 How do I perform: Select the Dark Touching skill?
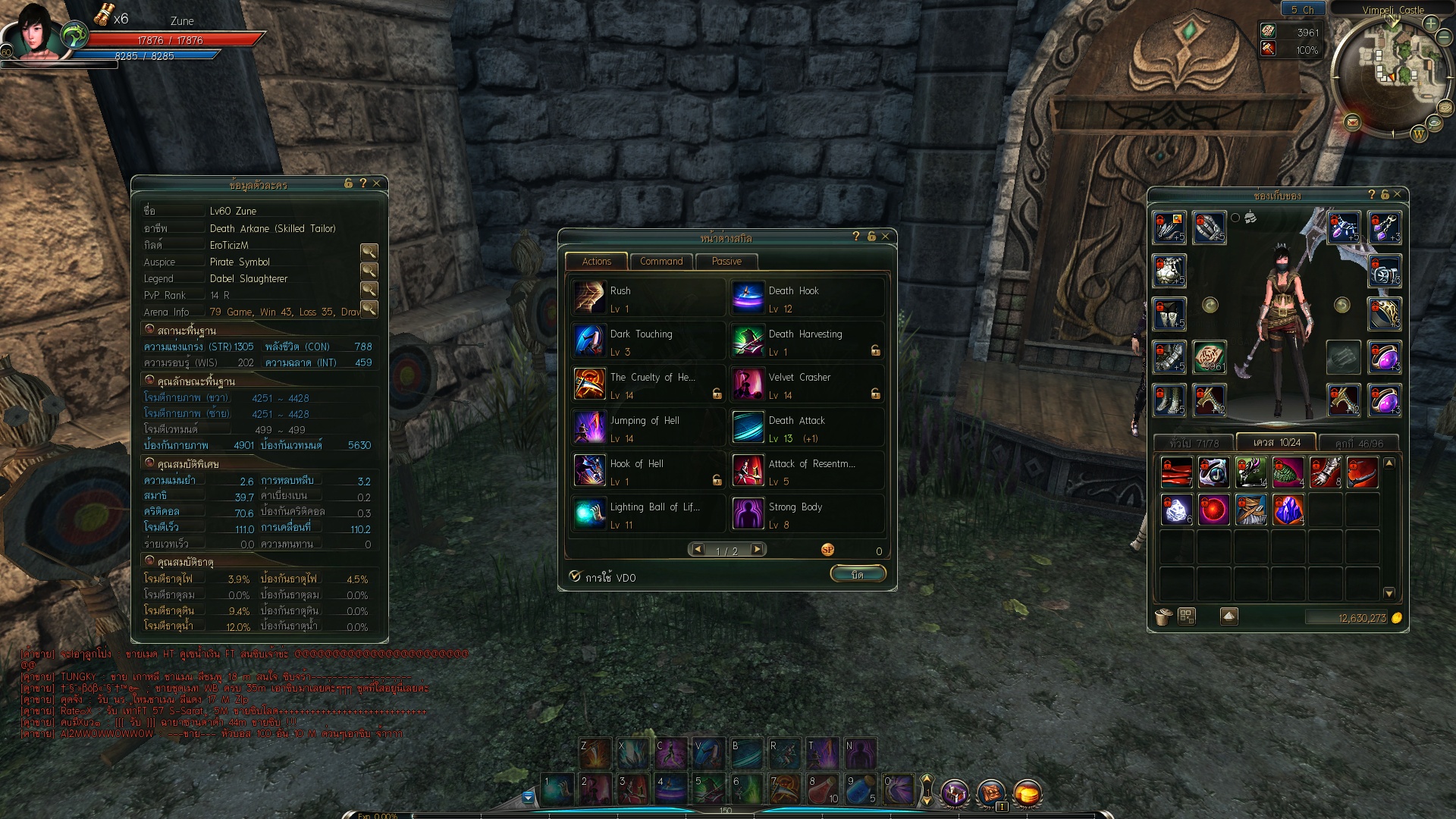(589, 341)
